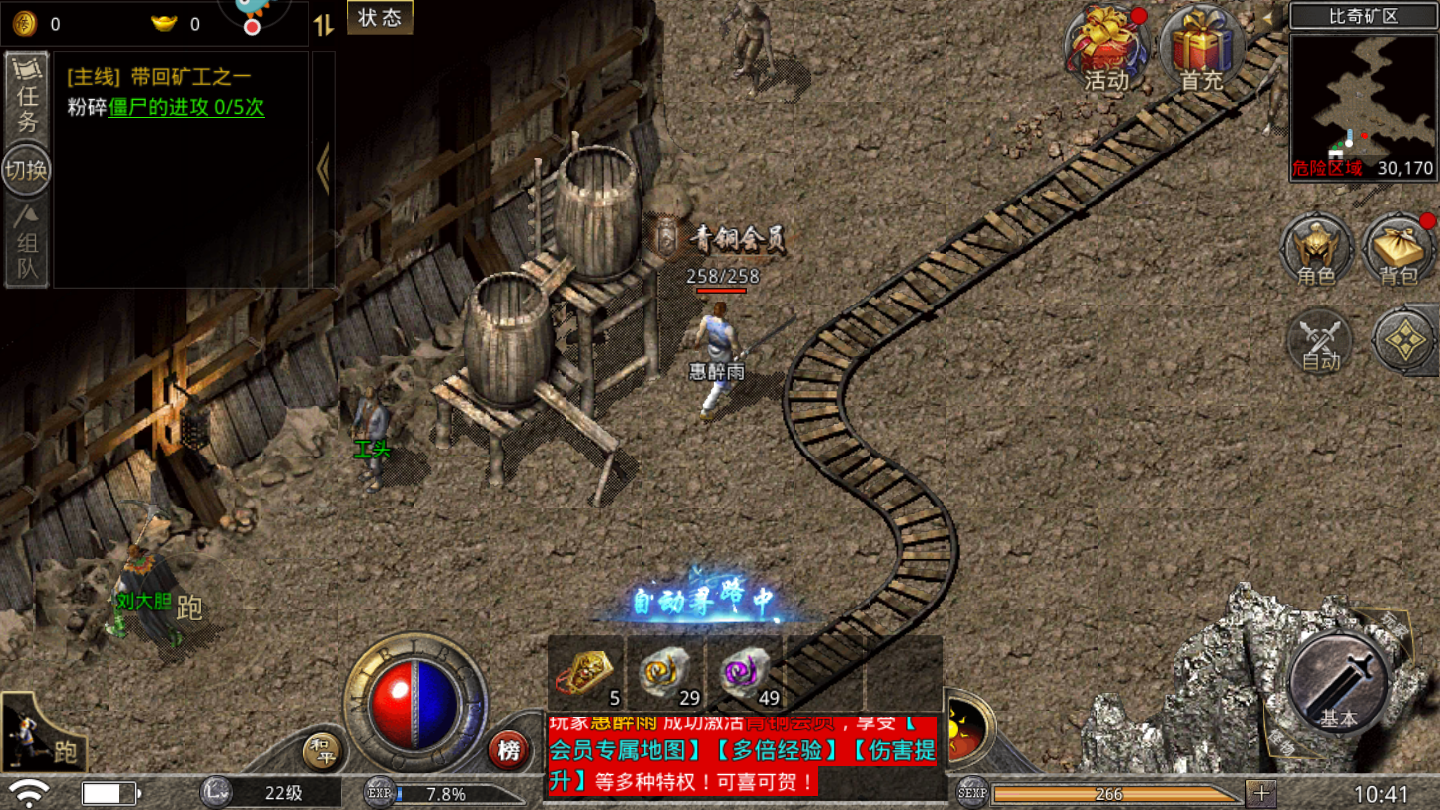Screen dimensions: 1440x810
Task: Use the purple swirl stone with count 49
Action: point(746,673)
